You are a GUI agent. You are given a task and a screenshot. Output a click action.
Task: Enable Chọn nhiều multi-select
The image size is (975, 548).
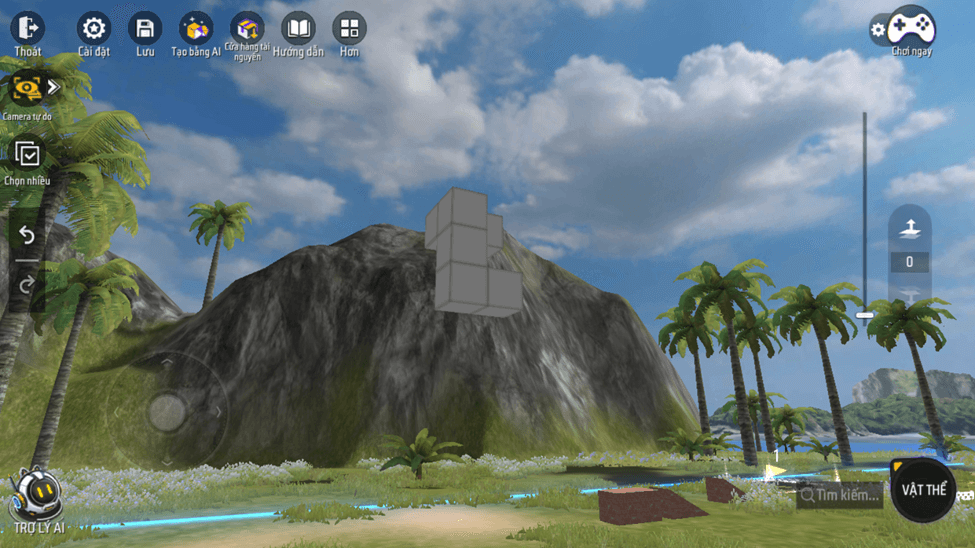click(x=27, y=155)
